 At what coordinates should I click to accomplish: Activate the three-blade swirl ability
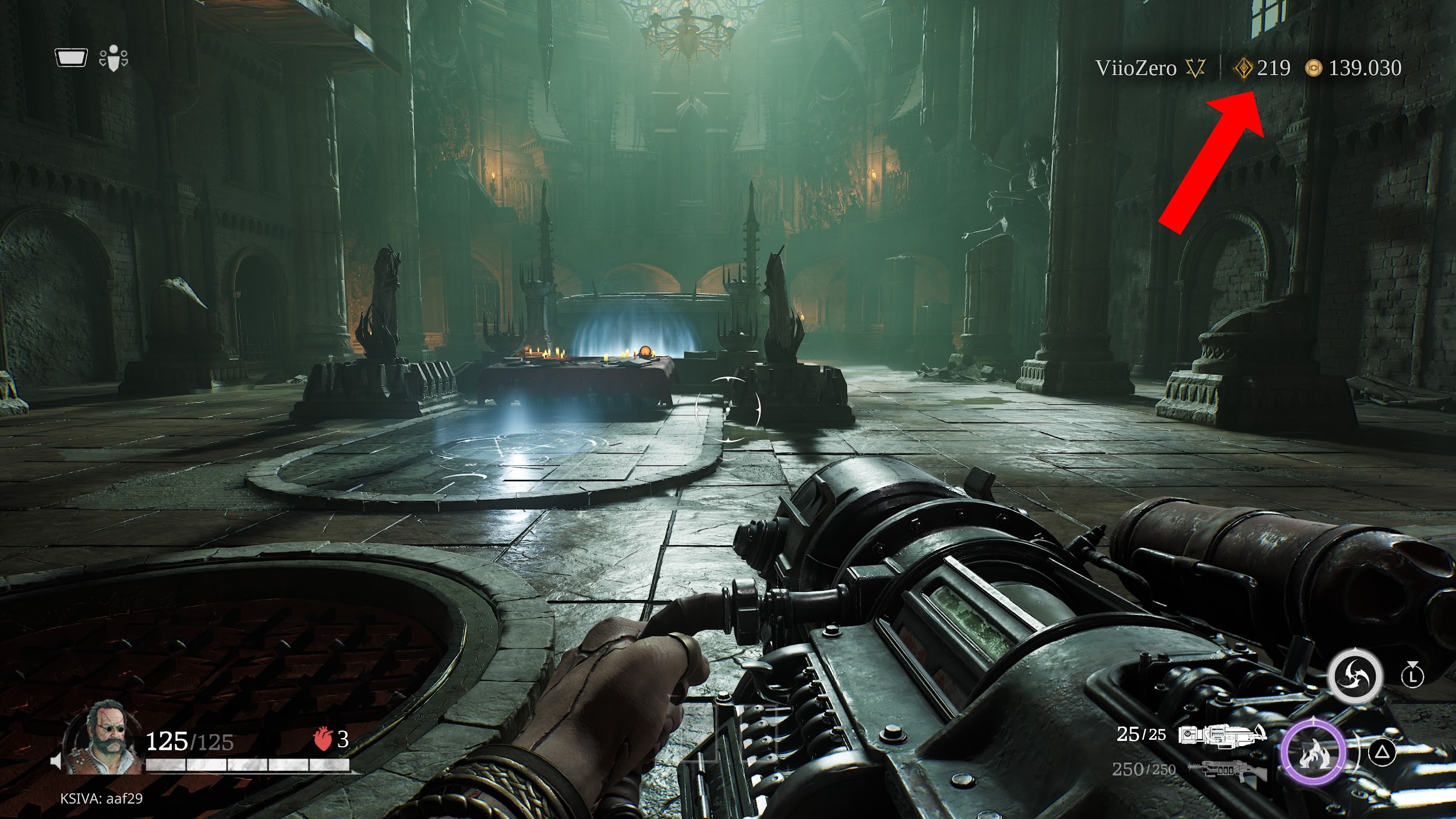tap(1355, 677)
